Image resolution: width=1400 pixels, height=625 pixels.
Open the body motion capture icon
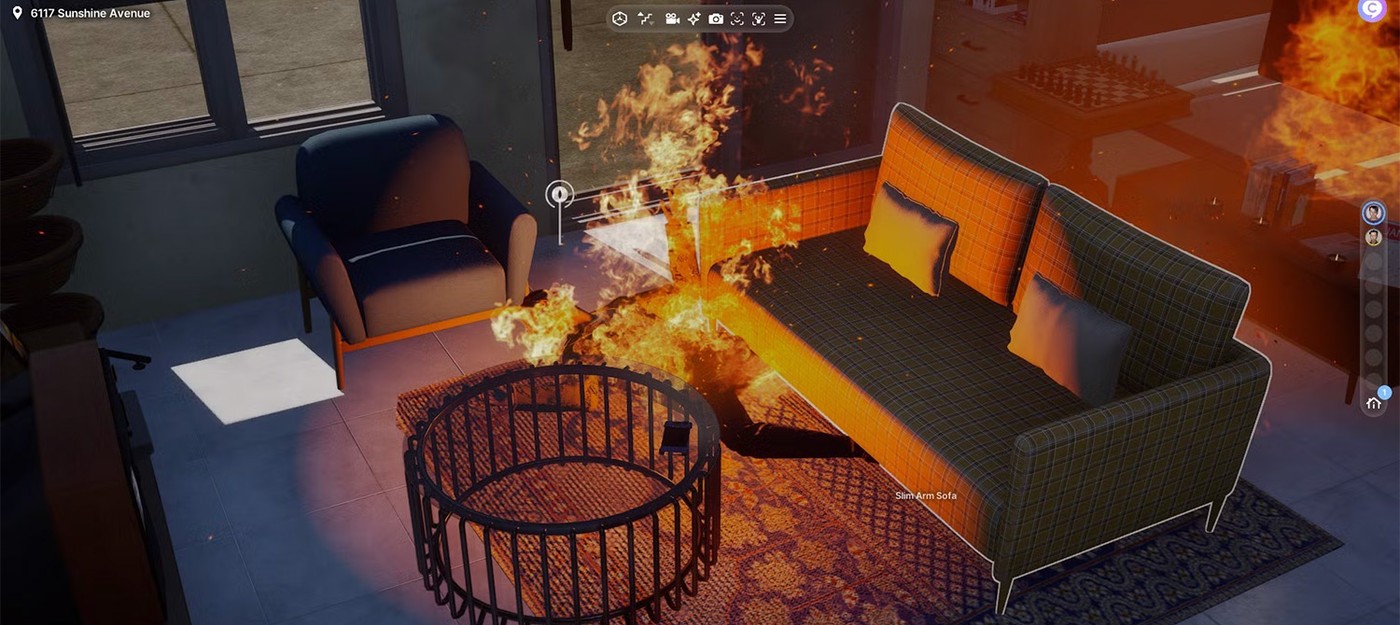click(758, 19)
